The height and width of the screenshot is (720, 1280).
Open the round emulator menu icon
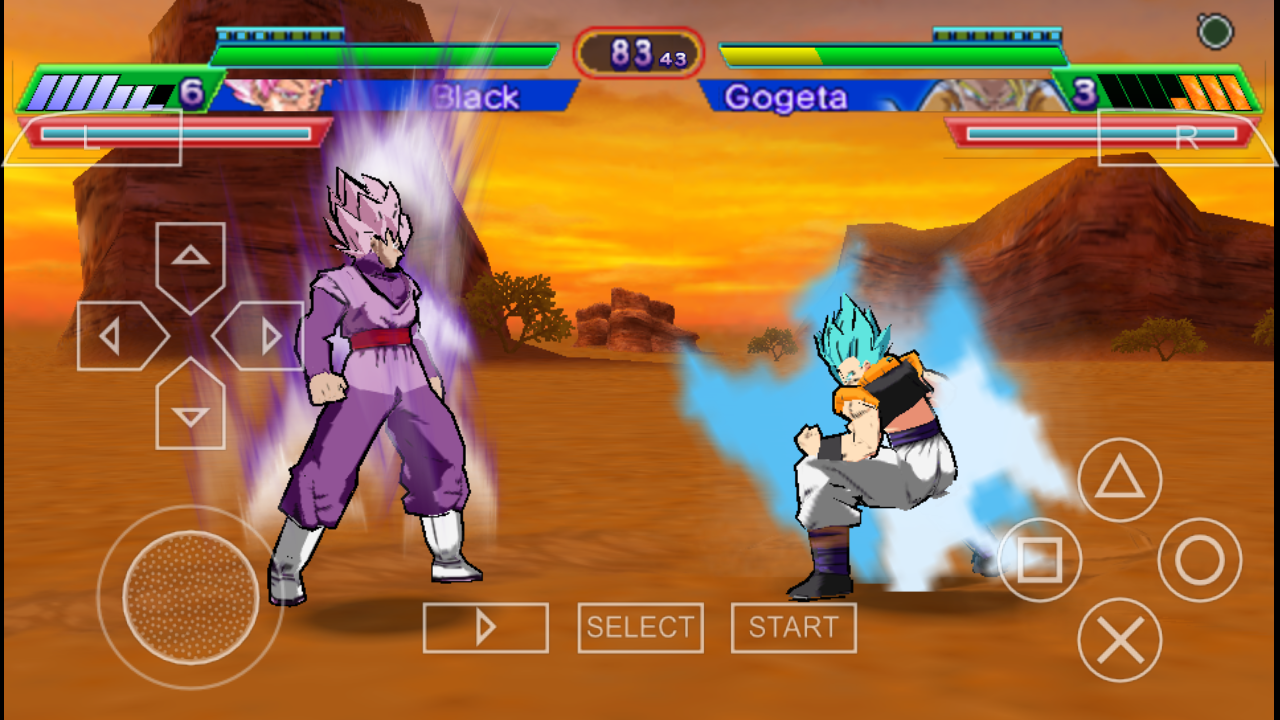1215,32
